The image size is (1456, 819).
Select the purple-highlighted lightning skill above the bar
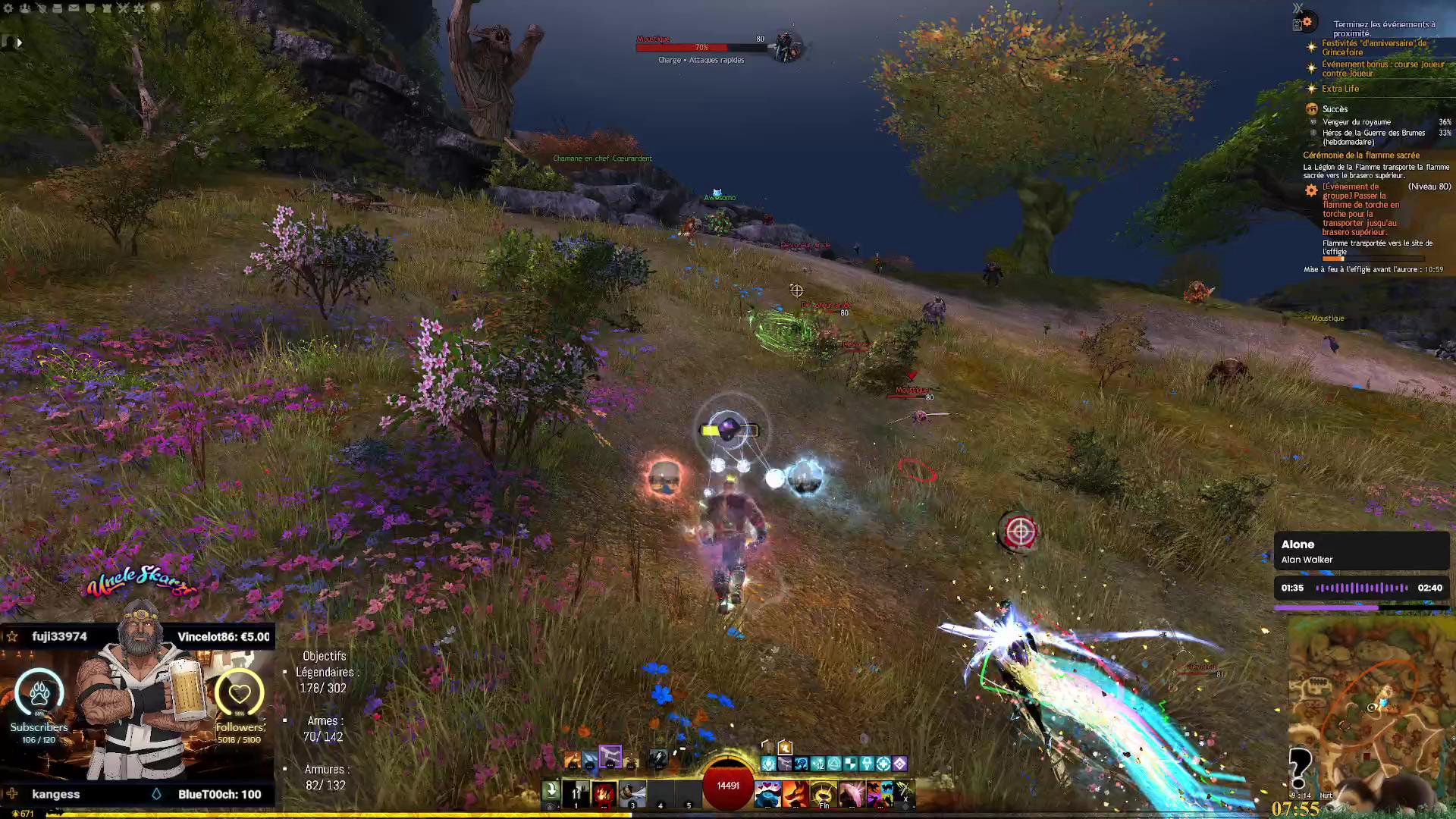[610, 757]
